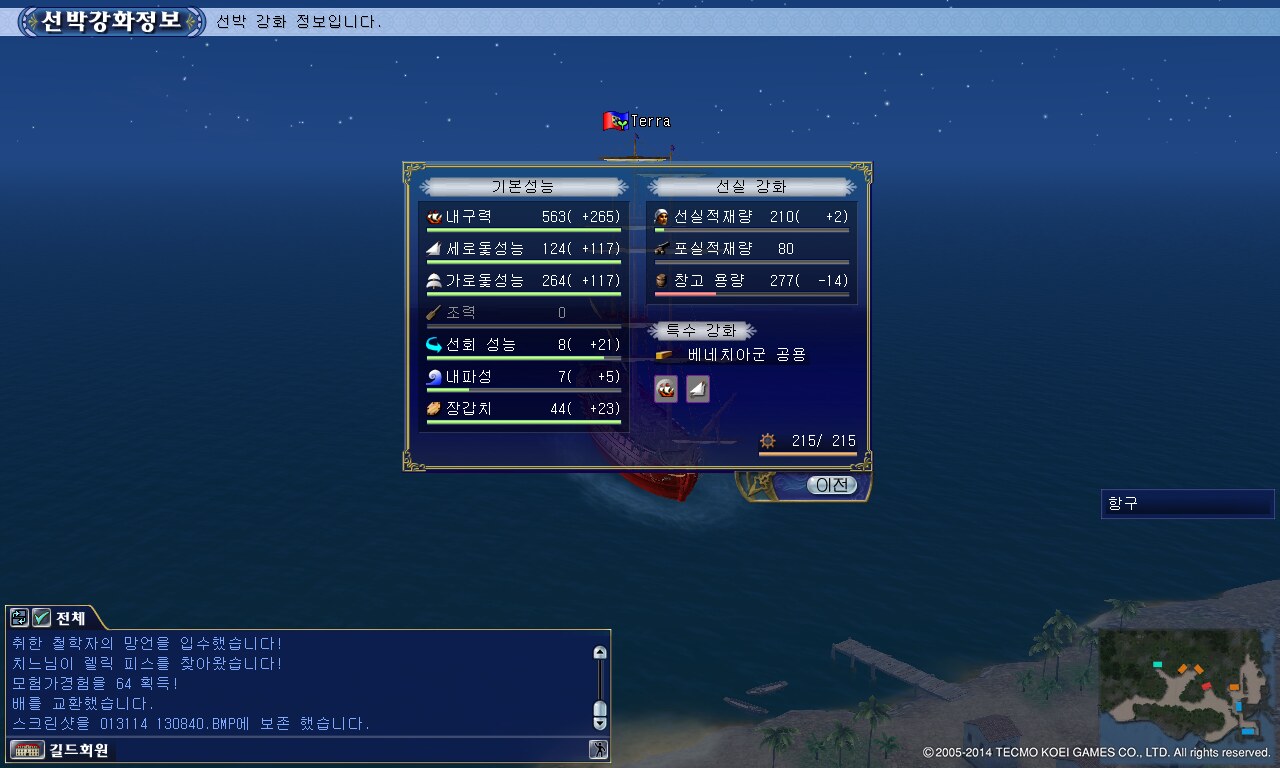Click the chat window swap arrows icon
The height and width of the screenshot is (768, 1280).
click(20, 618)
